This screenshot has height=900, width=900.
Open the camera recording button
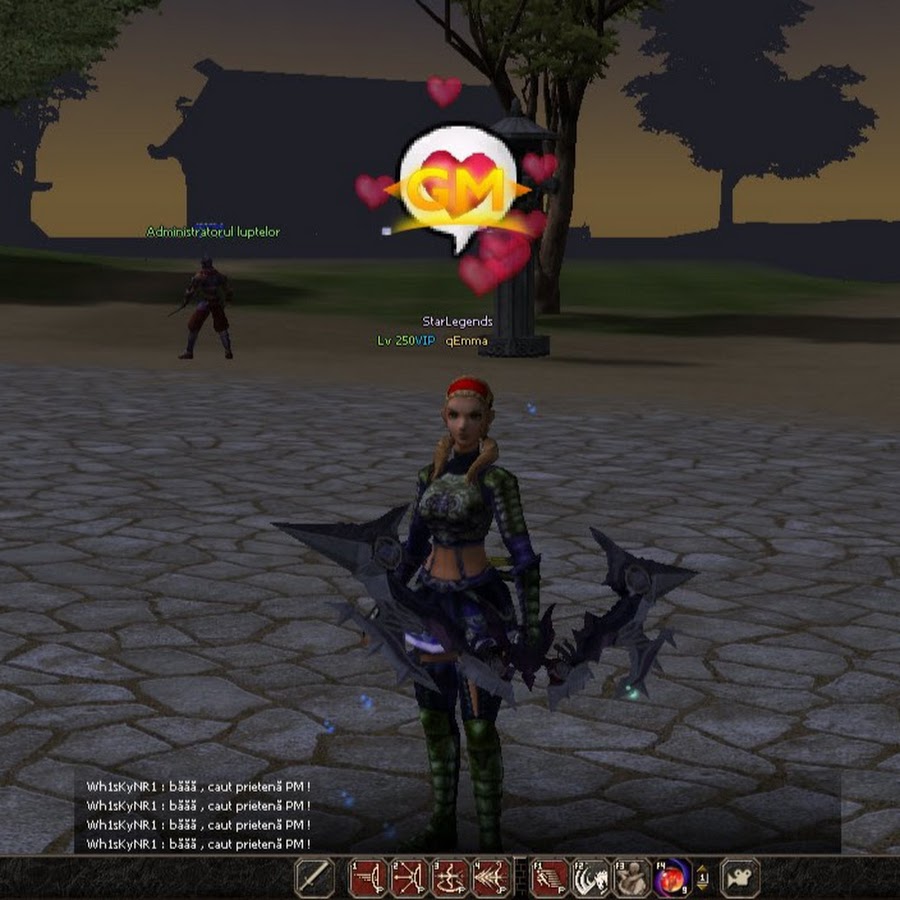coord(740,877)
